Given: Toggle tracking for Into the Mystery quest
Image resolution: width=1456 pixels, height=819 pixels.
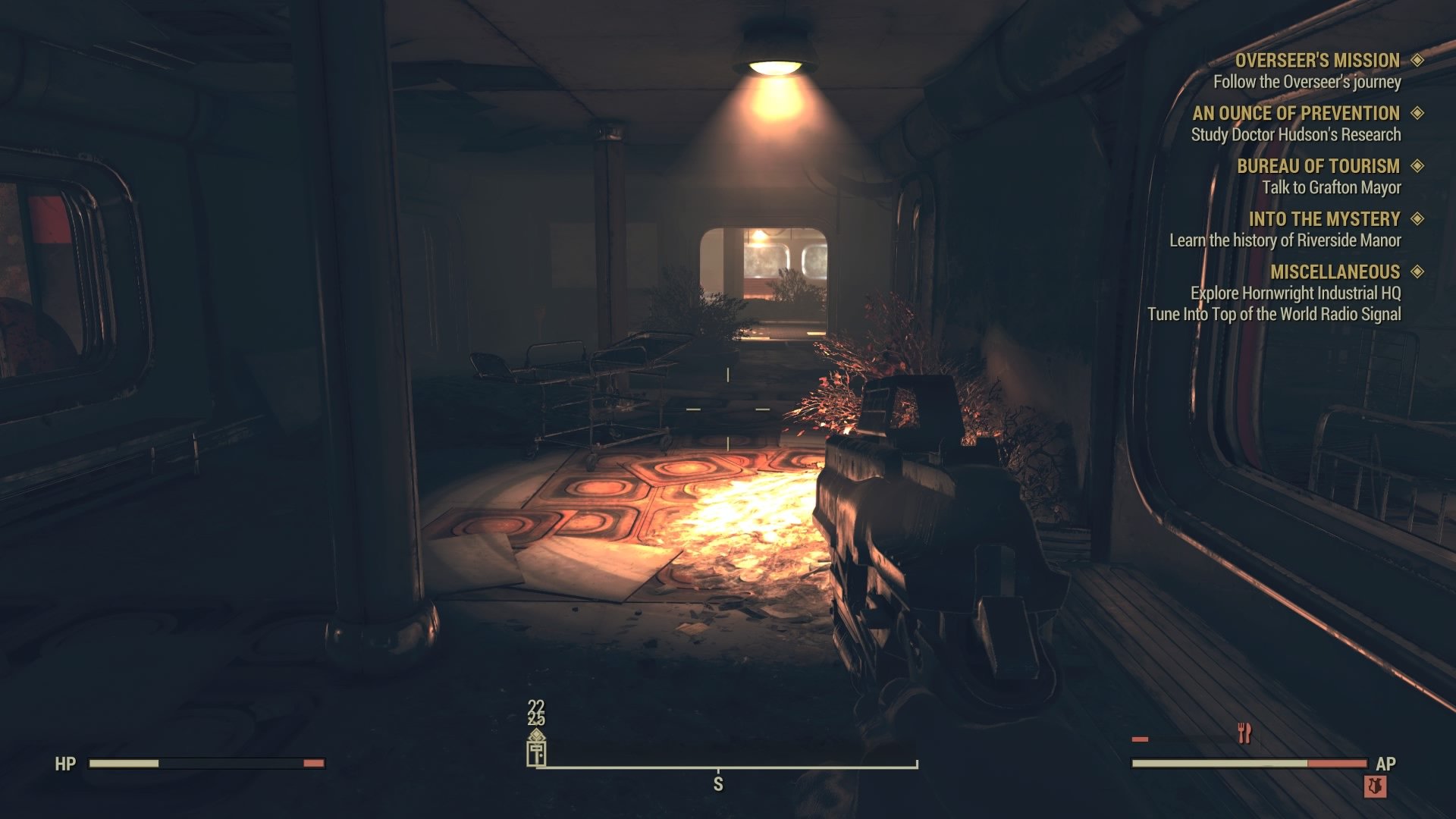Looking at the screenshot, I should (1417, 219).
